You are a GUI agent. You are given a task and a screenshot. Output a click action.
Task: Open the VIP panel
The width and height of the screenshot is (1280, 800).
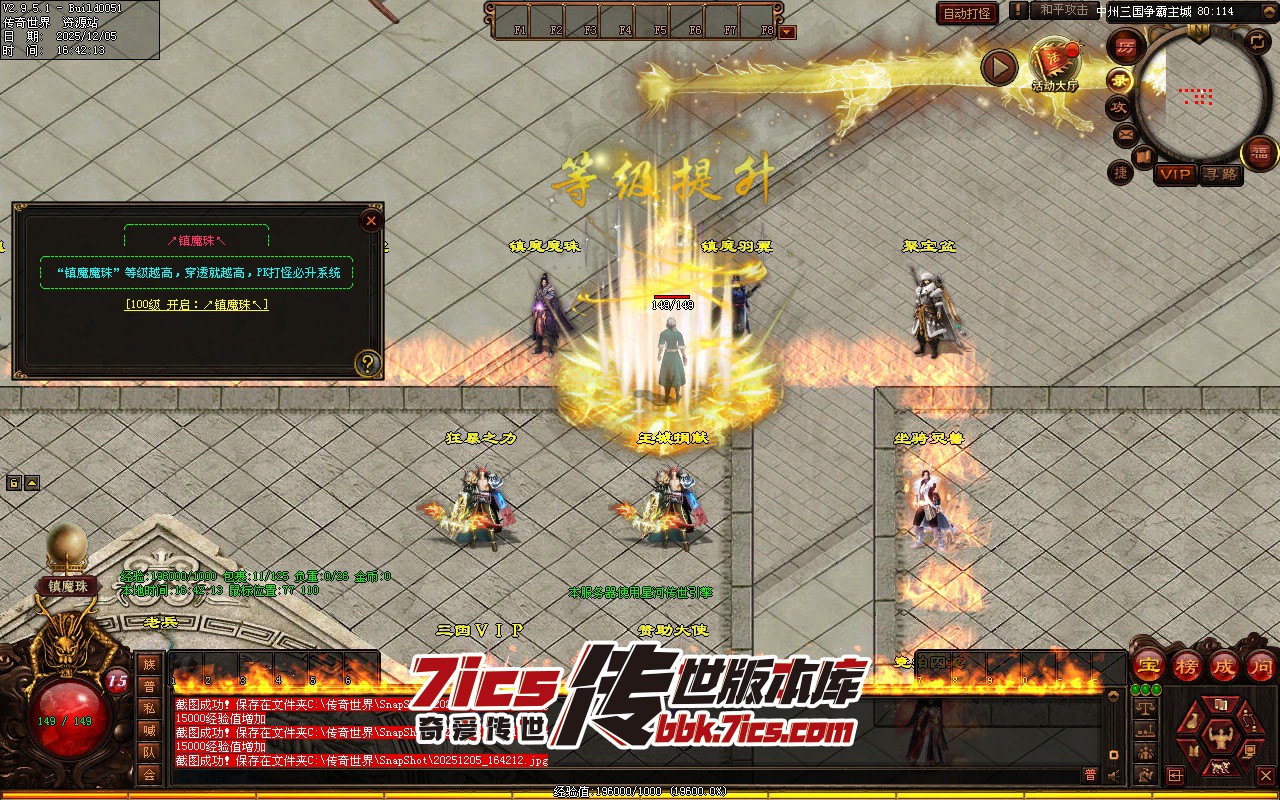pyautogui.click(x=1175, y=174)
